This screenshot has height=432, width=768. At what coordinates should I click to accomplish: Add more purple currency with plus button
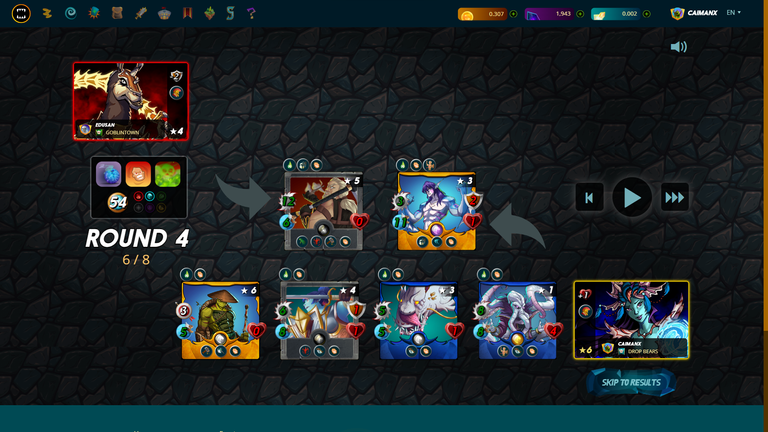pyautogui.click(x=580, y=14)
